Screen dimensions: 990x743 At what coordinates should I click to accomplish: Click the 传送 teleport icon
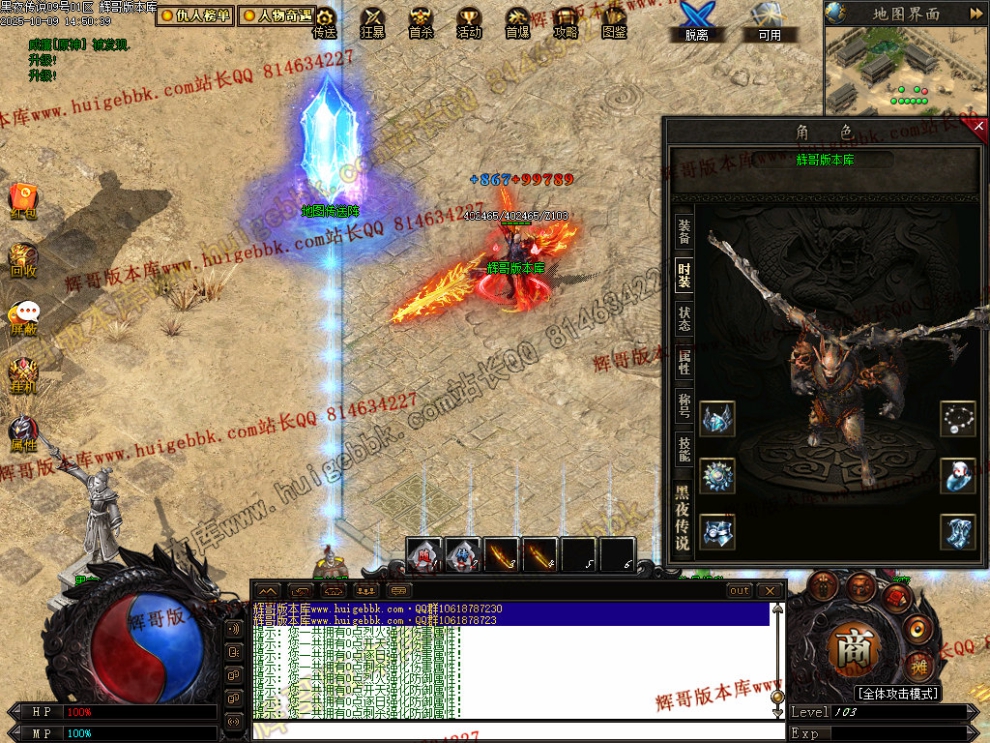(324, 21)
